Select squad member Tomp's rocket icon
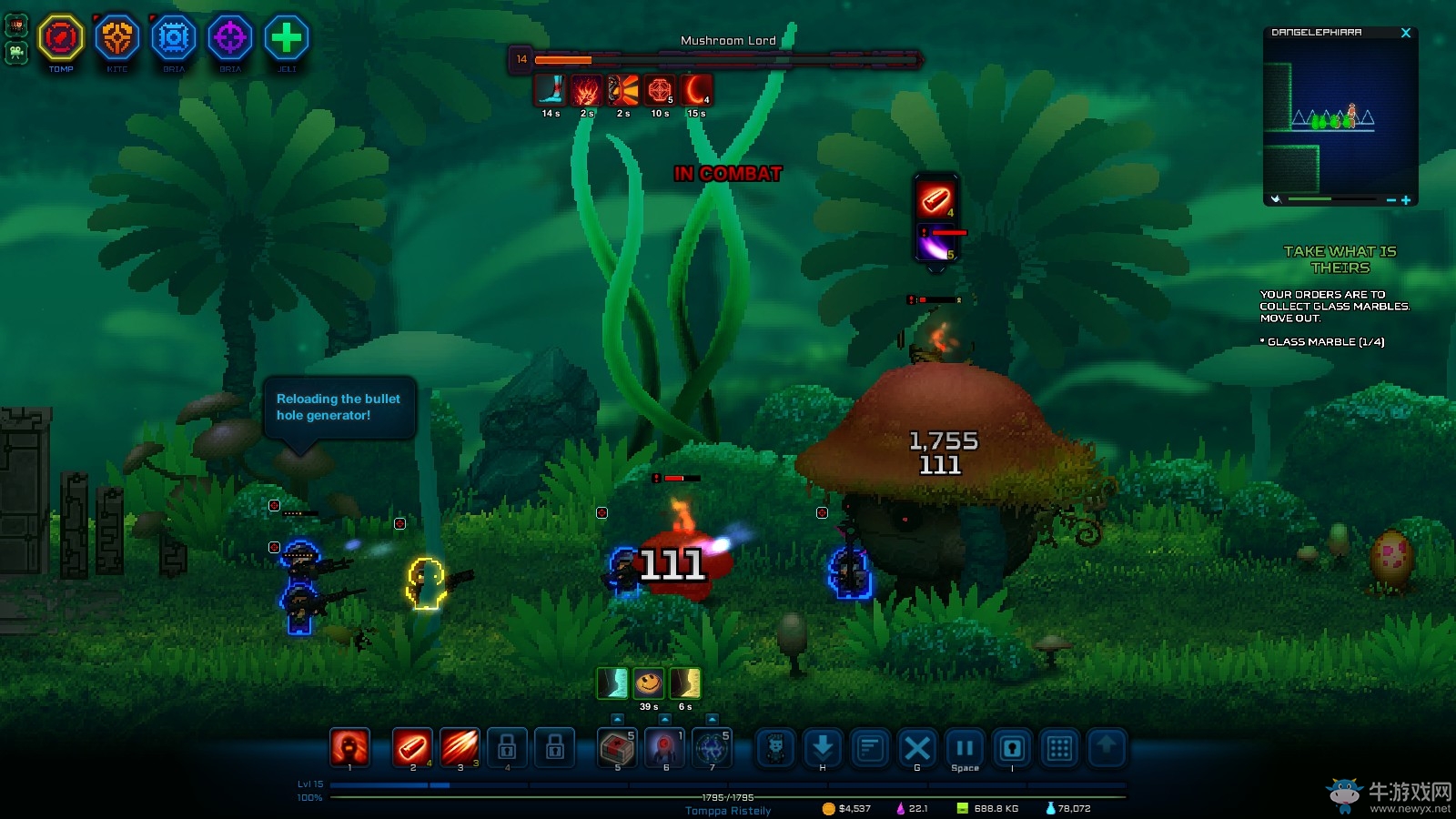Image resolution: width=1456 pixels, height=819 pixels. point(61,38)
